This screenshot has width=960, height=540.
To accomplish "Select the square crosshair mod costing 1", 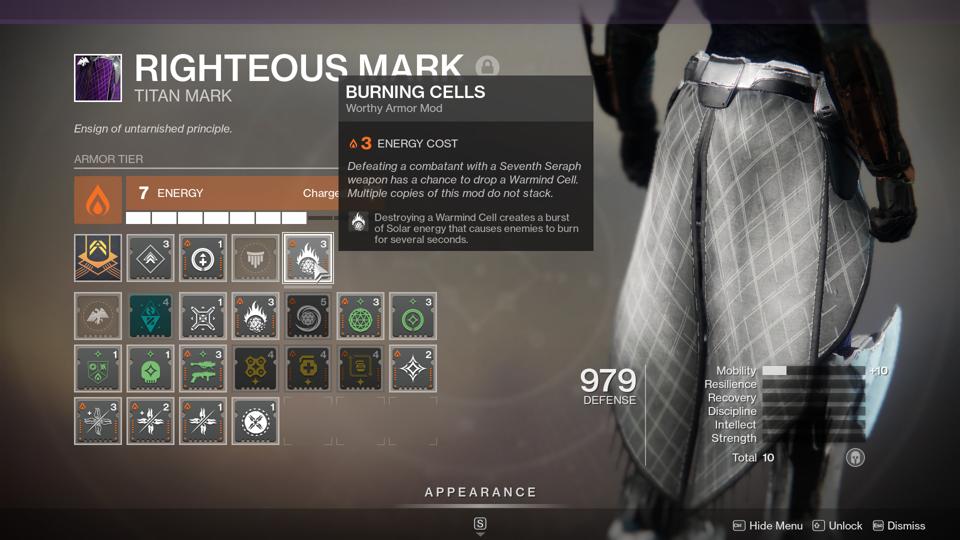I will pos(203,316).
